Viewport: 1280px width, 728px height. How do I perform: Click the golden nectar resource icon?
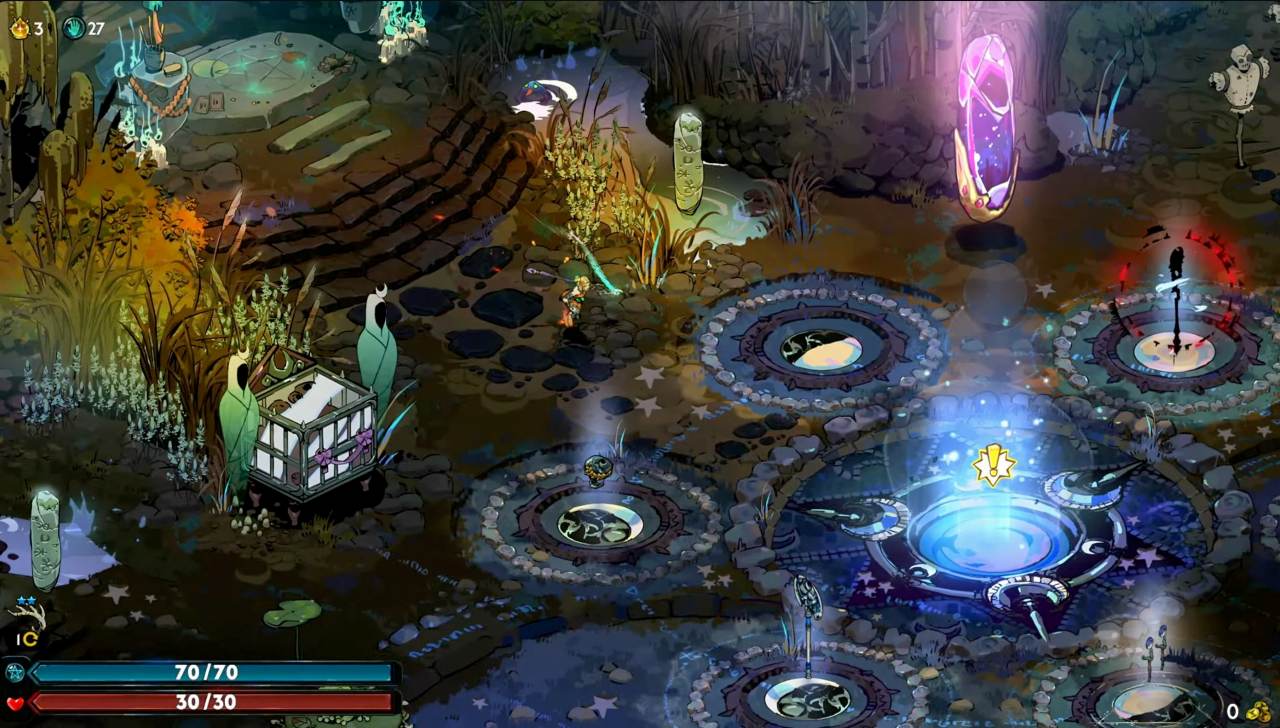[20, 28]
